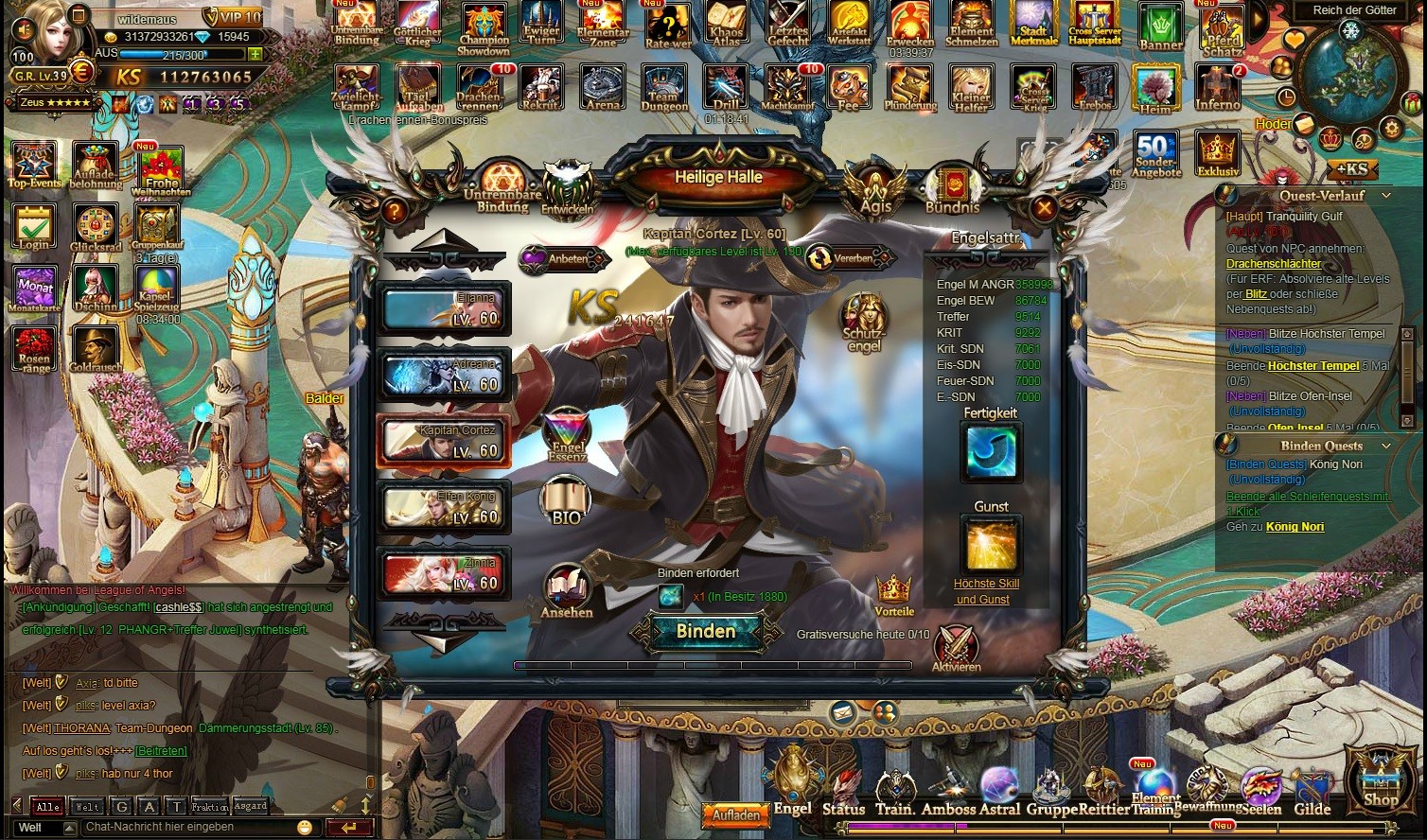Click the Aufladen button

[735, 814]
